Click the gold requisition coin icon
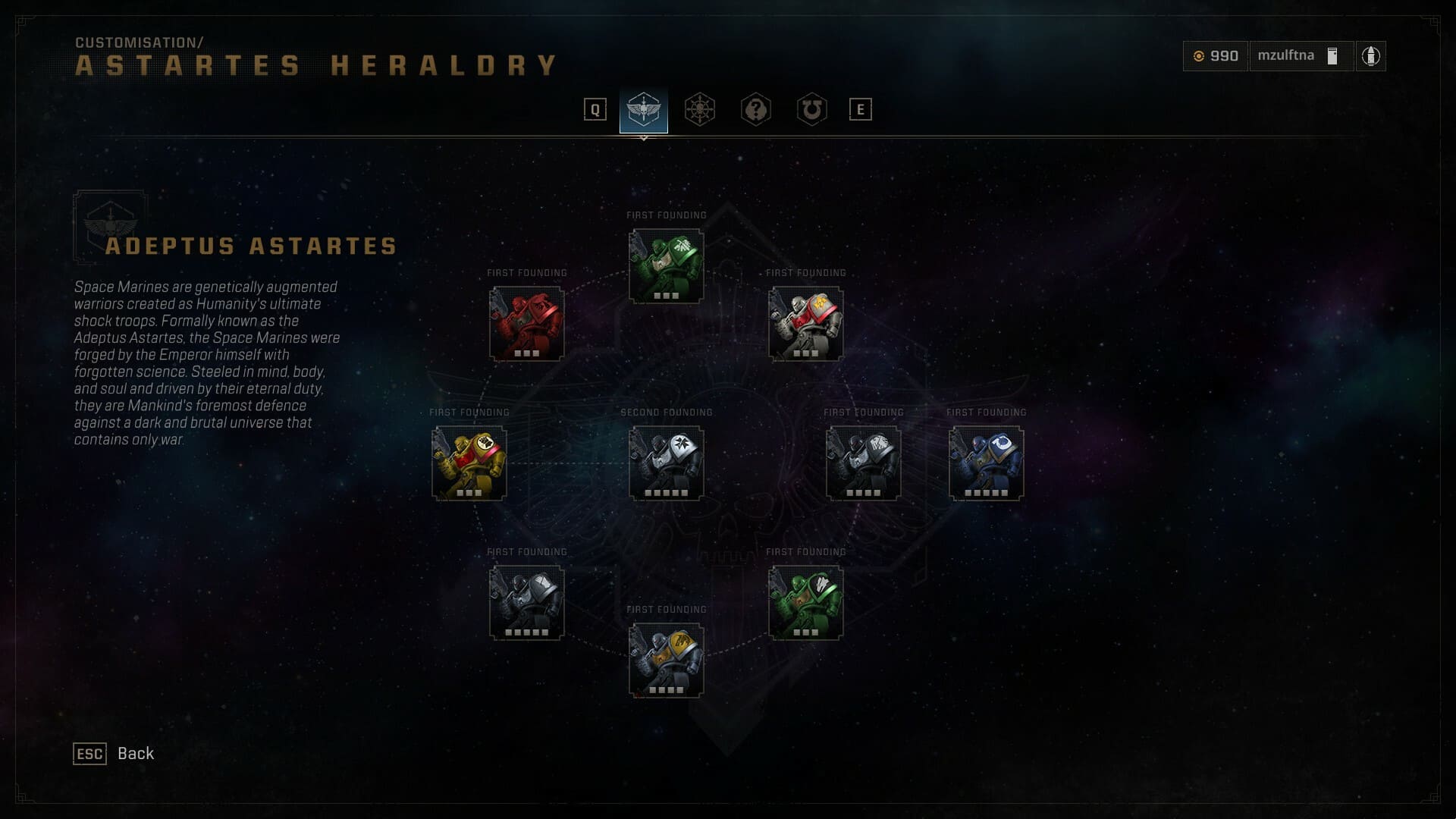 pos(1199,55)
